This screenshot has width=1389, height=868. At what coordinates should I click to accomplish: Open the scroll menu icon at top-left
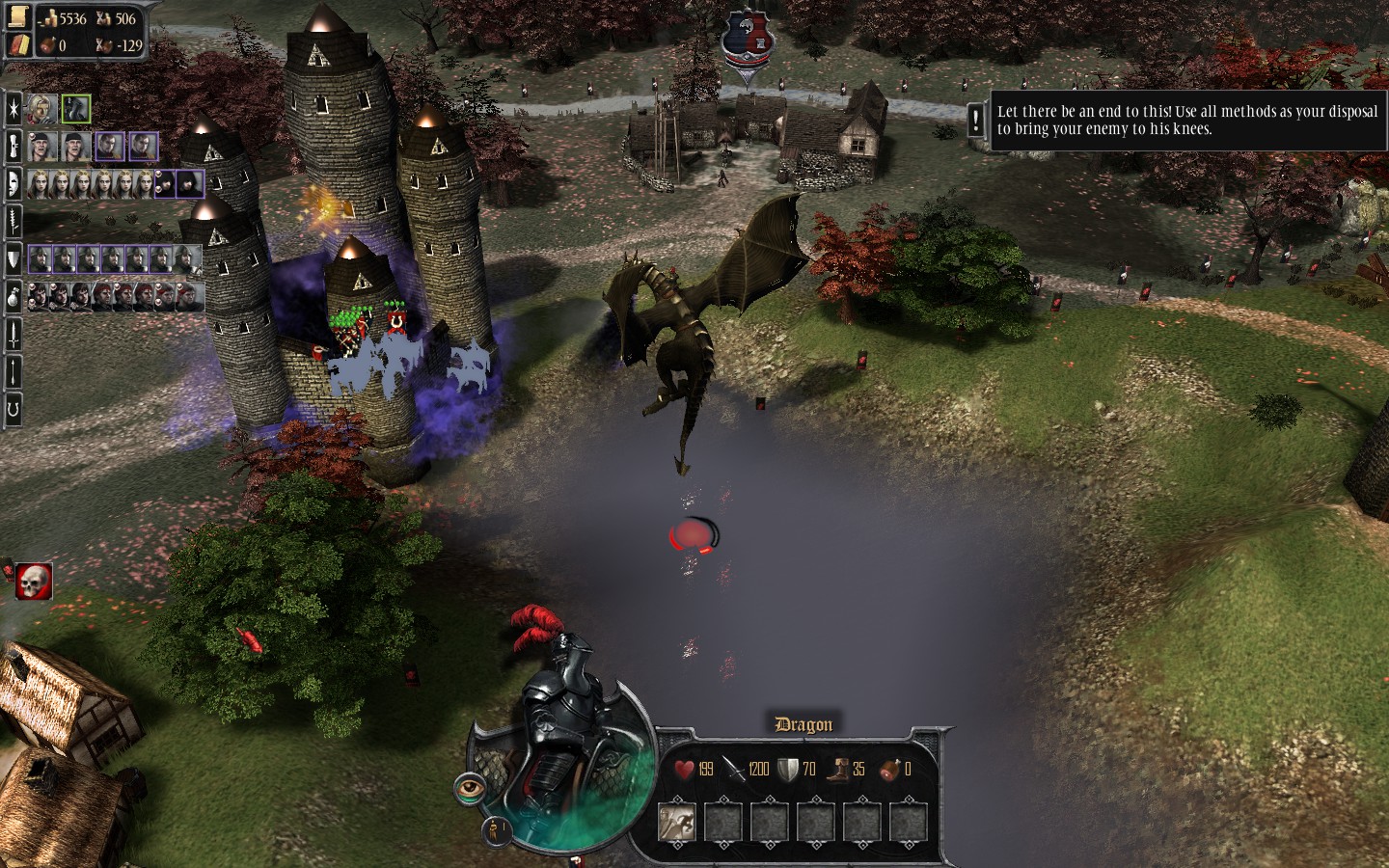(x=18, y=16)
